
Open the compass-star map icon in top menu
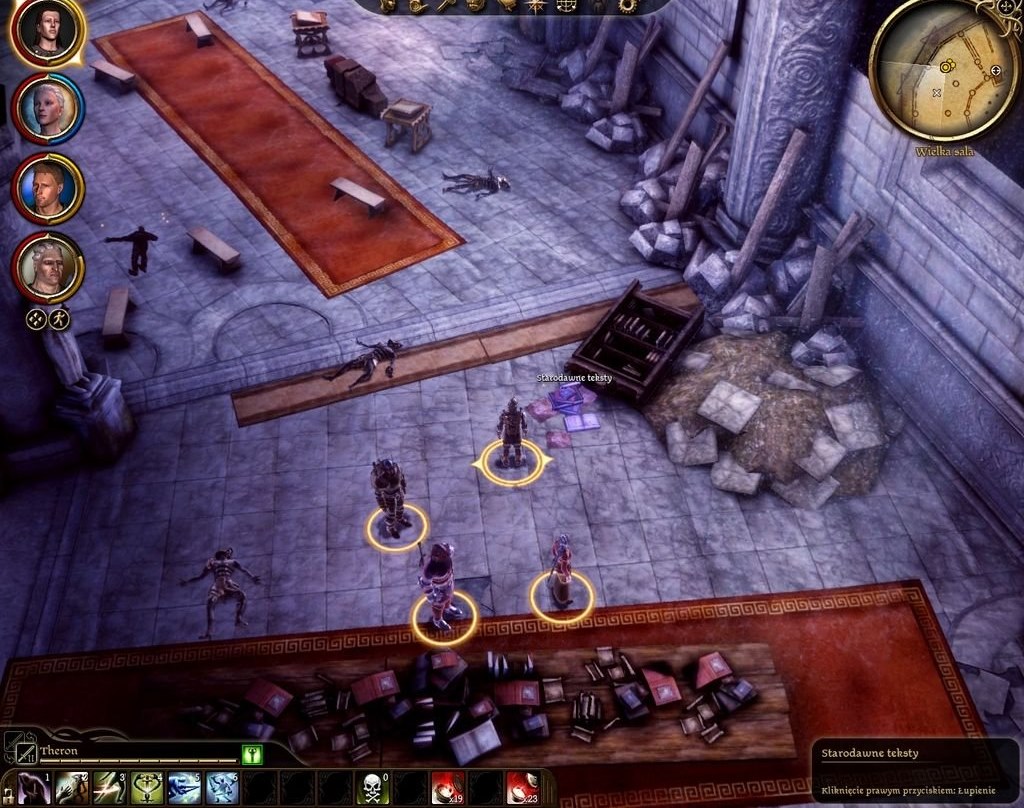pos(537,5)
